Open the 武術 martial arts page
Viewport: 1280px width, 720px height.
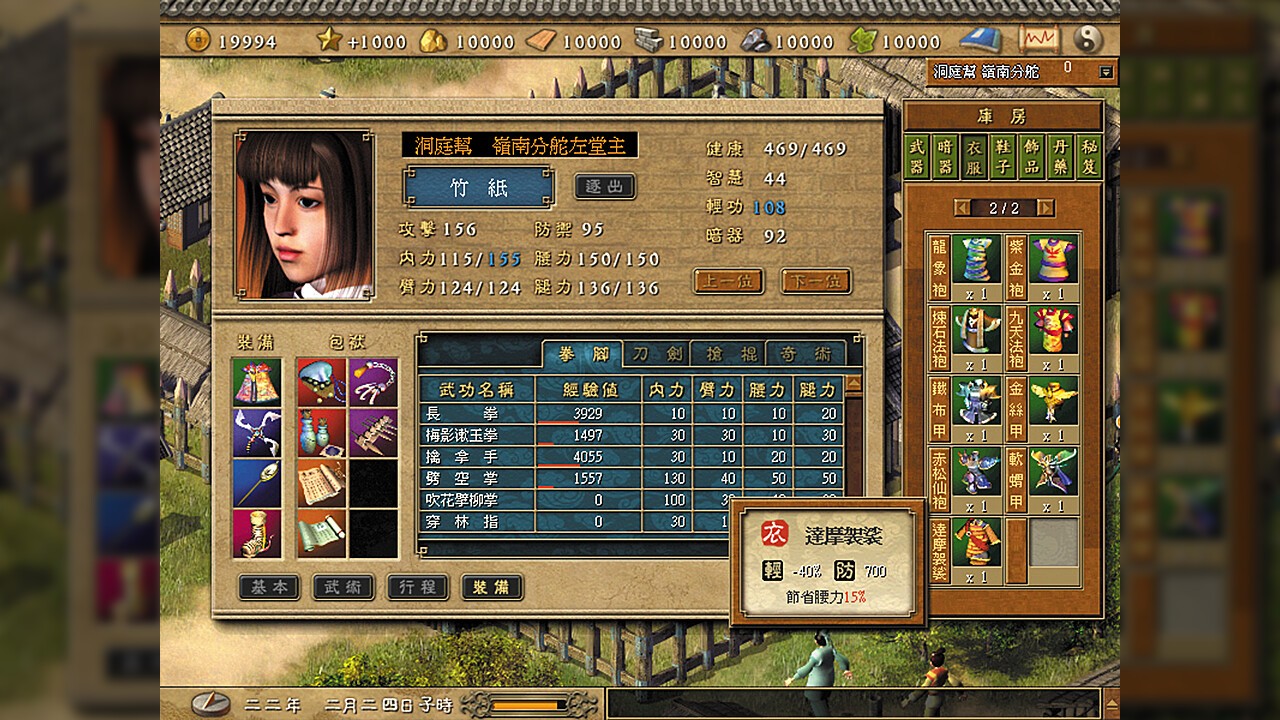tap(343, 587)
